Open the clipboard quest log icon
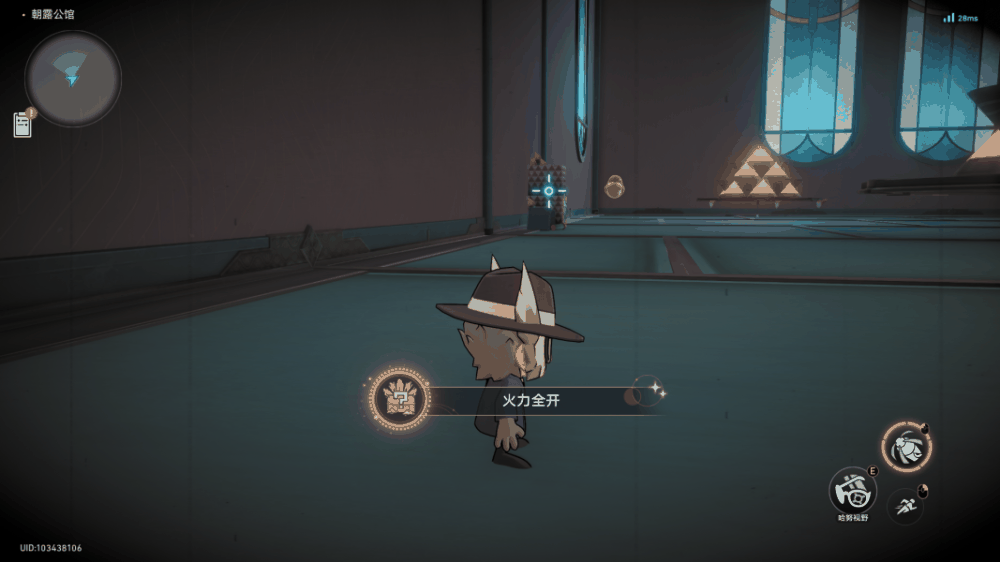 [x=22, y=124]
